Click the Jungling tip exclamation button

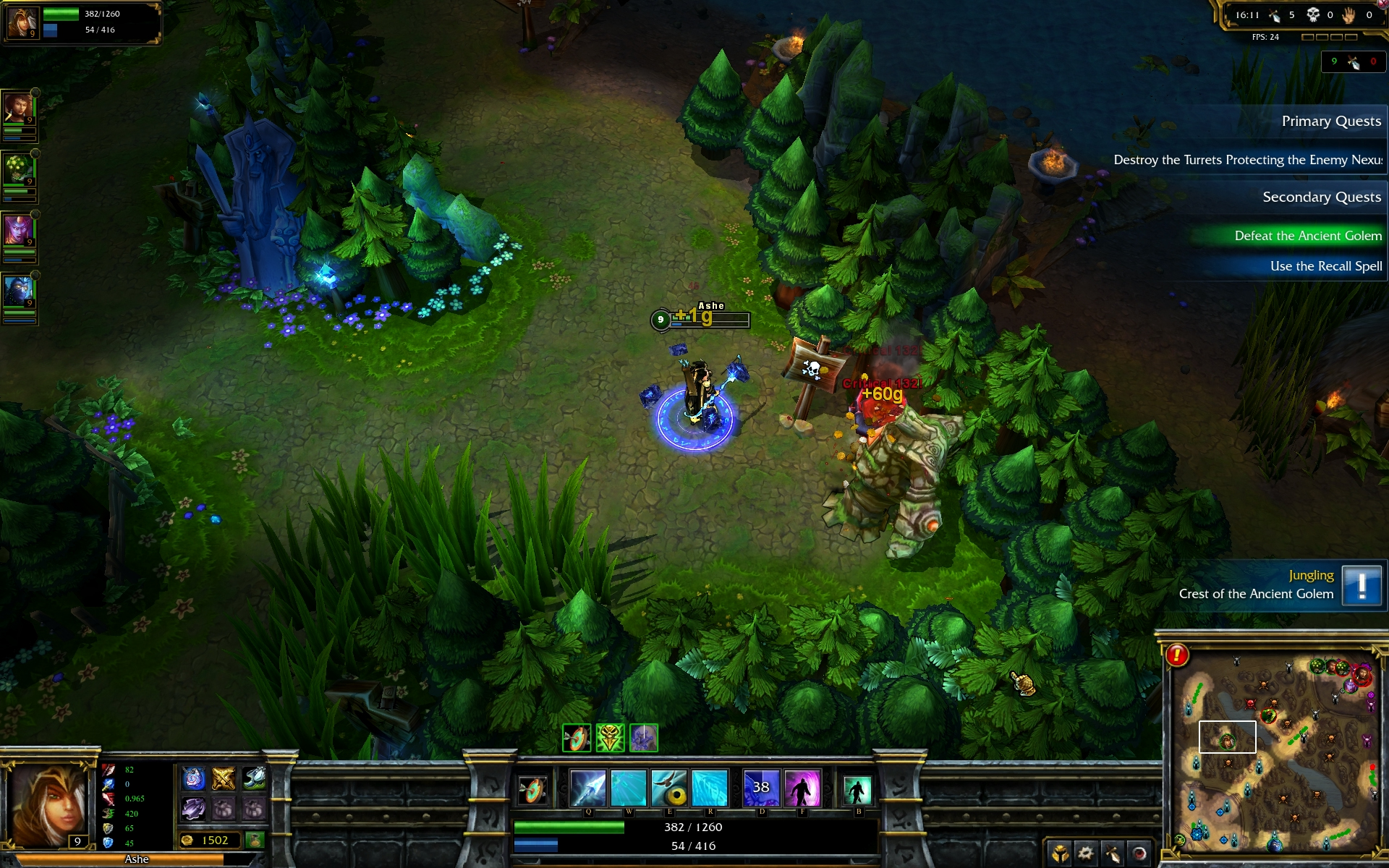coord(1361,584)
